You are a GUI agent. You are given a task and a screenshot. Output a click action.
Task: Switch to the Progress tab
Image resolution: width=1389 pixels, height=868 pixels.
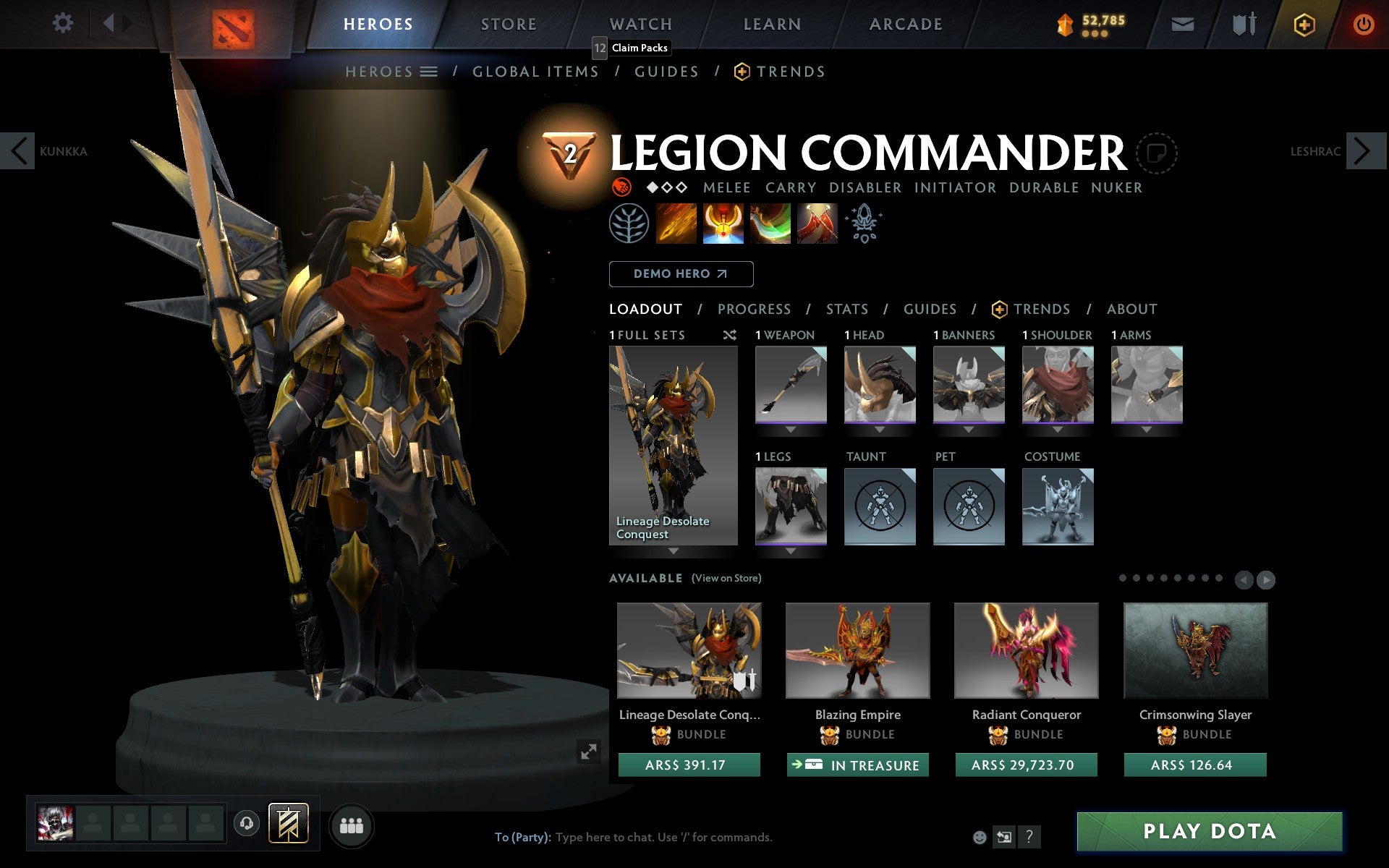click(x=754, y=309)
